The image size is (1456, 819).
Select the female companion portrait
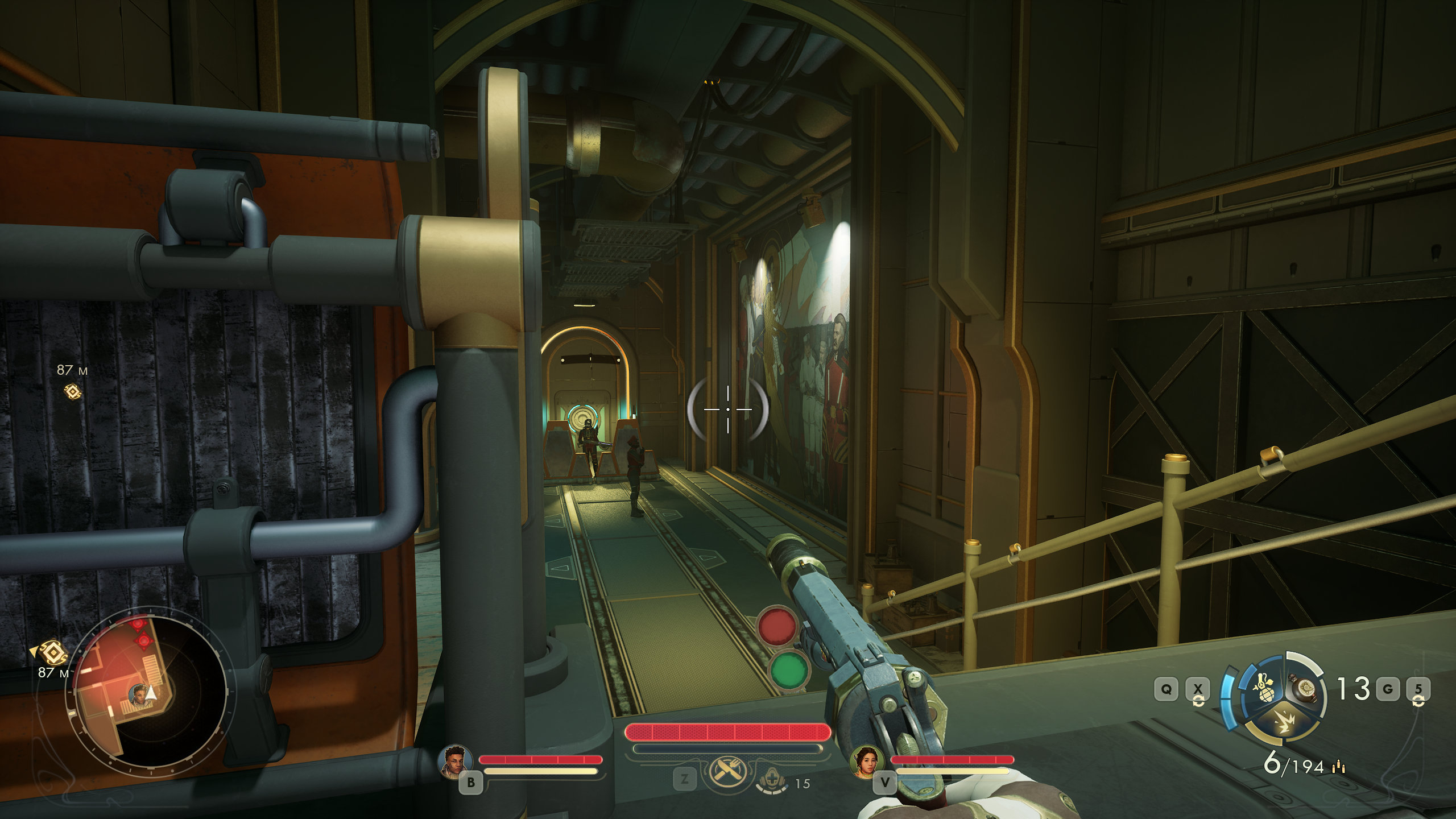point(867,761)
